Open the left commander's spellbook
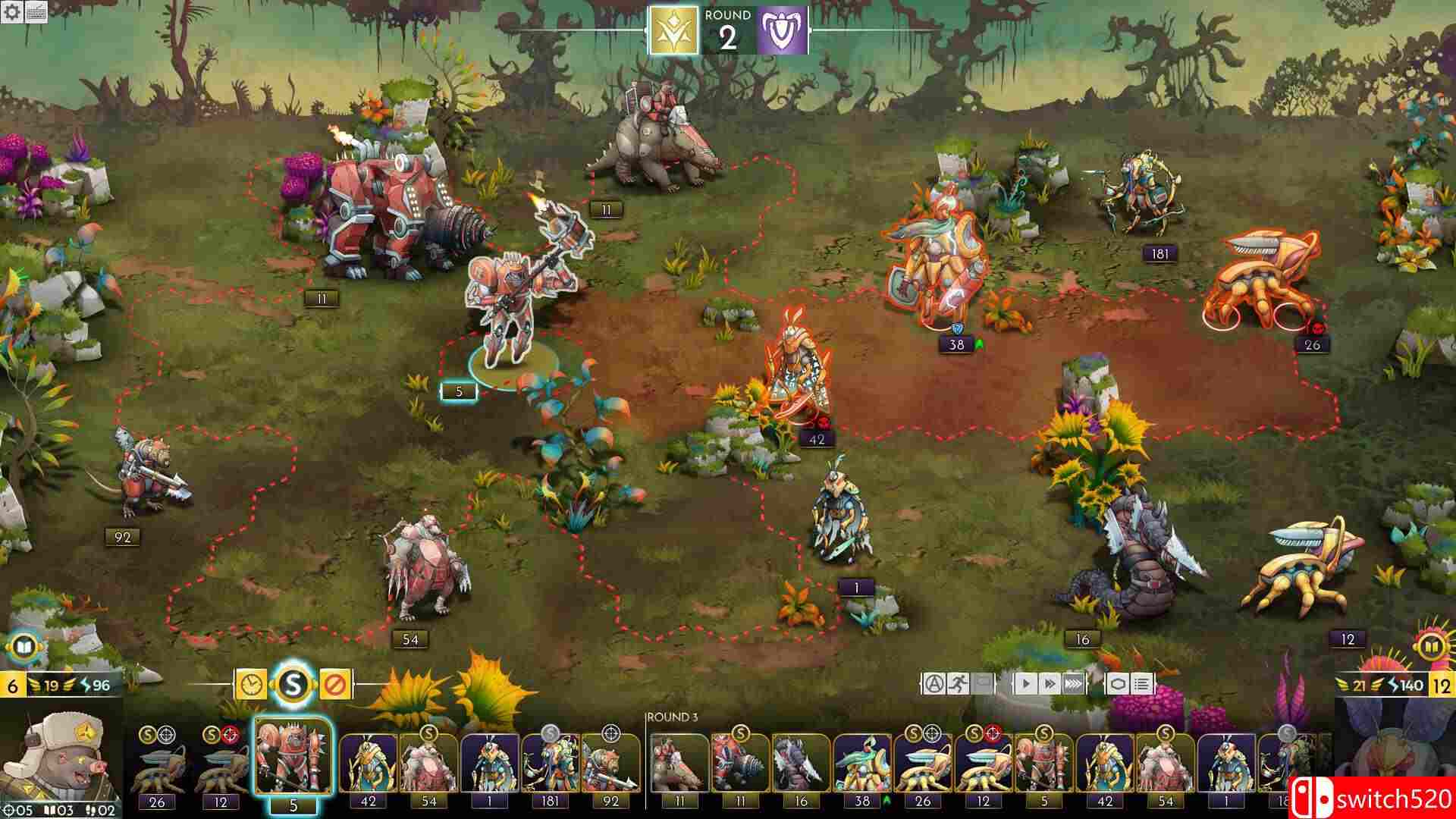This screenshot has height=819, width=1456. [x=21, y=647]
